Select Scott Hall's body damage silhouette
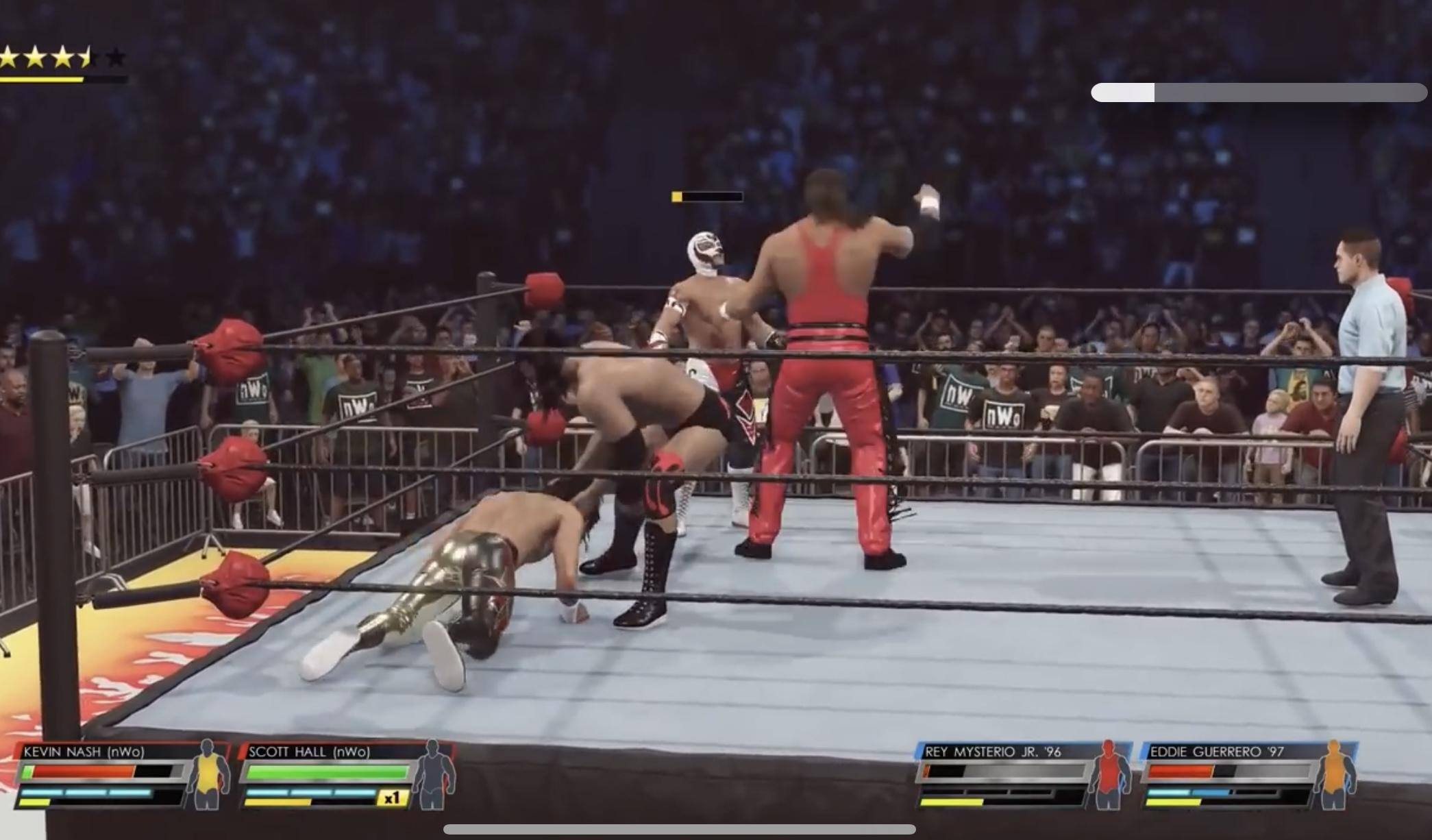Viewport: 1432px width, 840px height. pyautogui.click(x=433, y=775)
